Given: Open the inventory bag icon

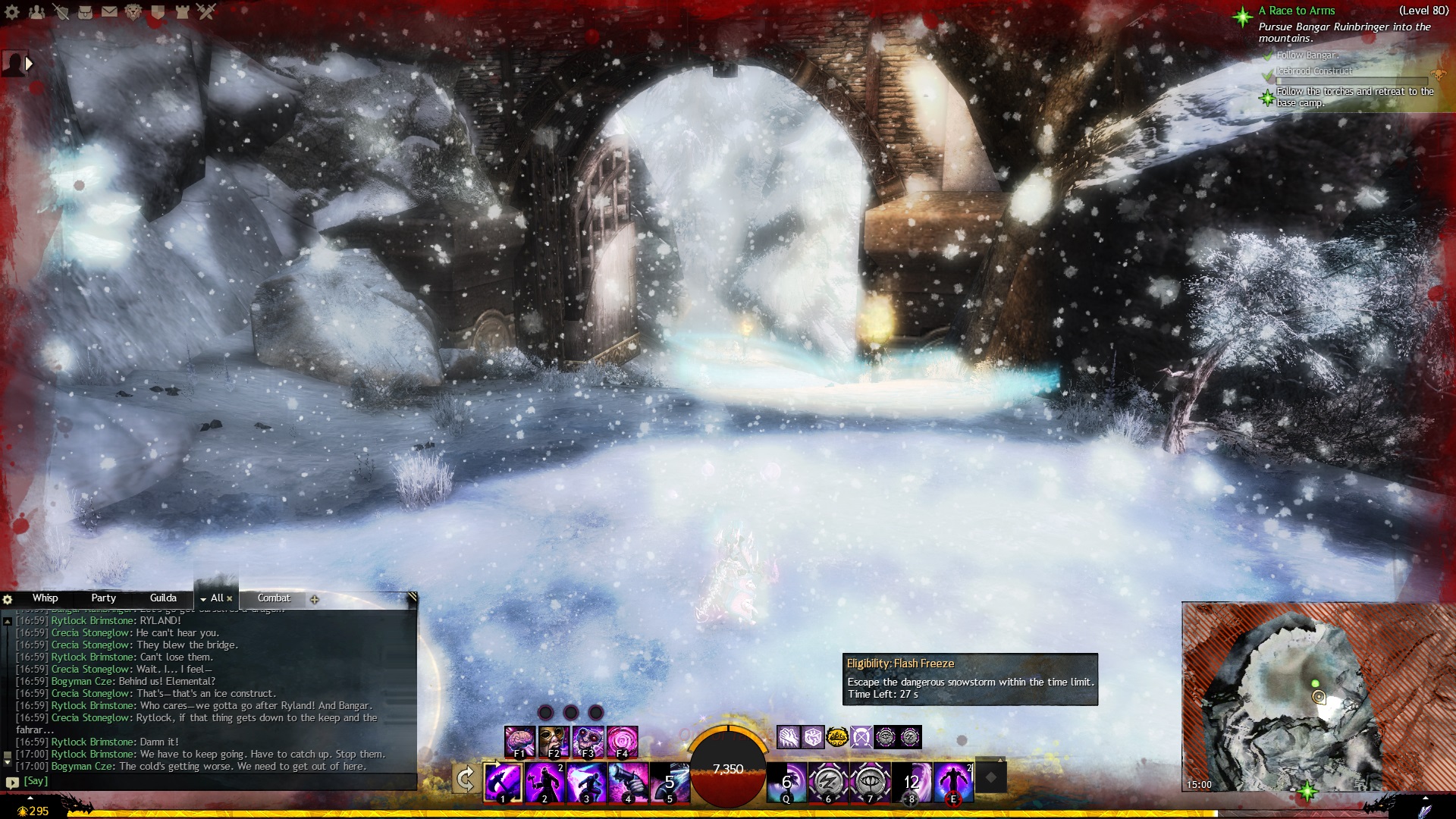Looking at the screenshot, I should (x=85, y=11).
